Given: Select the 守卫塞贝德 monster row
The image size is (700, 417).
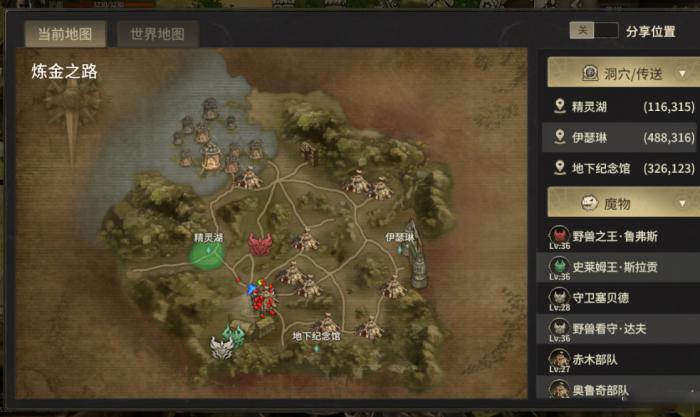Looking at the screenshot, I should click(620, 297).
